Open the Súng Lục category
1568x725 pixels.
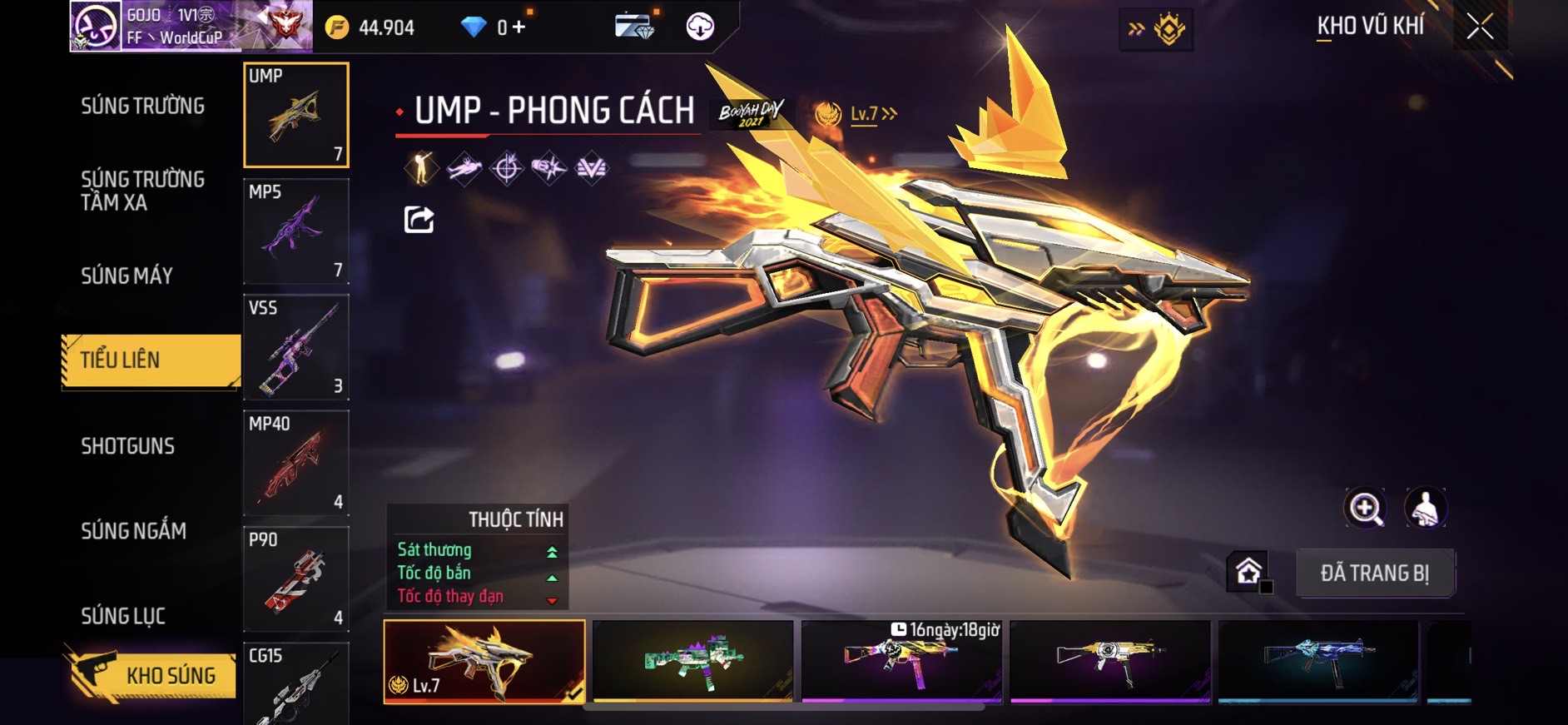coord(123,616)
